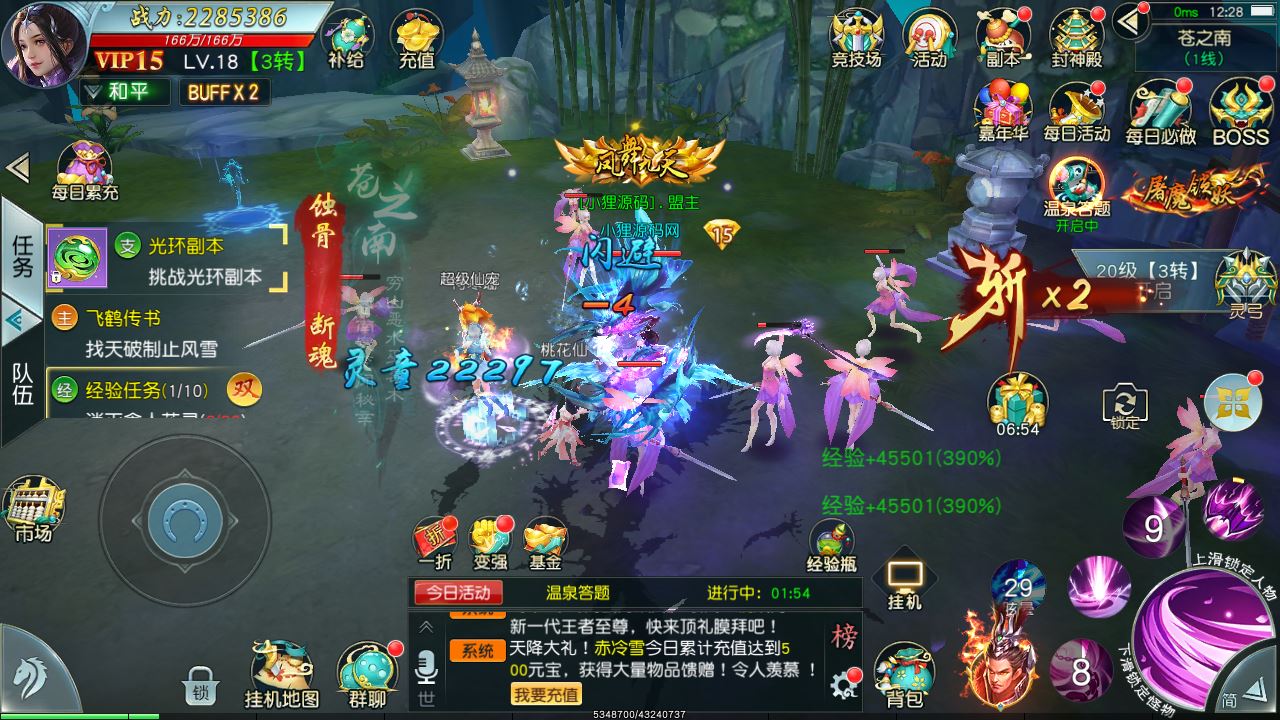The height and width of the screenshot is (720, 1280).
Task: Open the BOSS challenge icon
Action: coord(1240,110)
